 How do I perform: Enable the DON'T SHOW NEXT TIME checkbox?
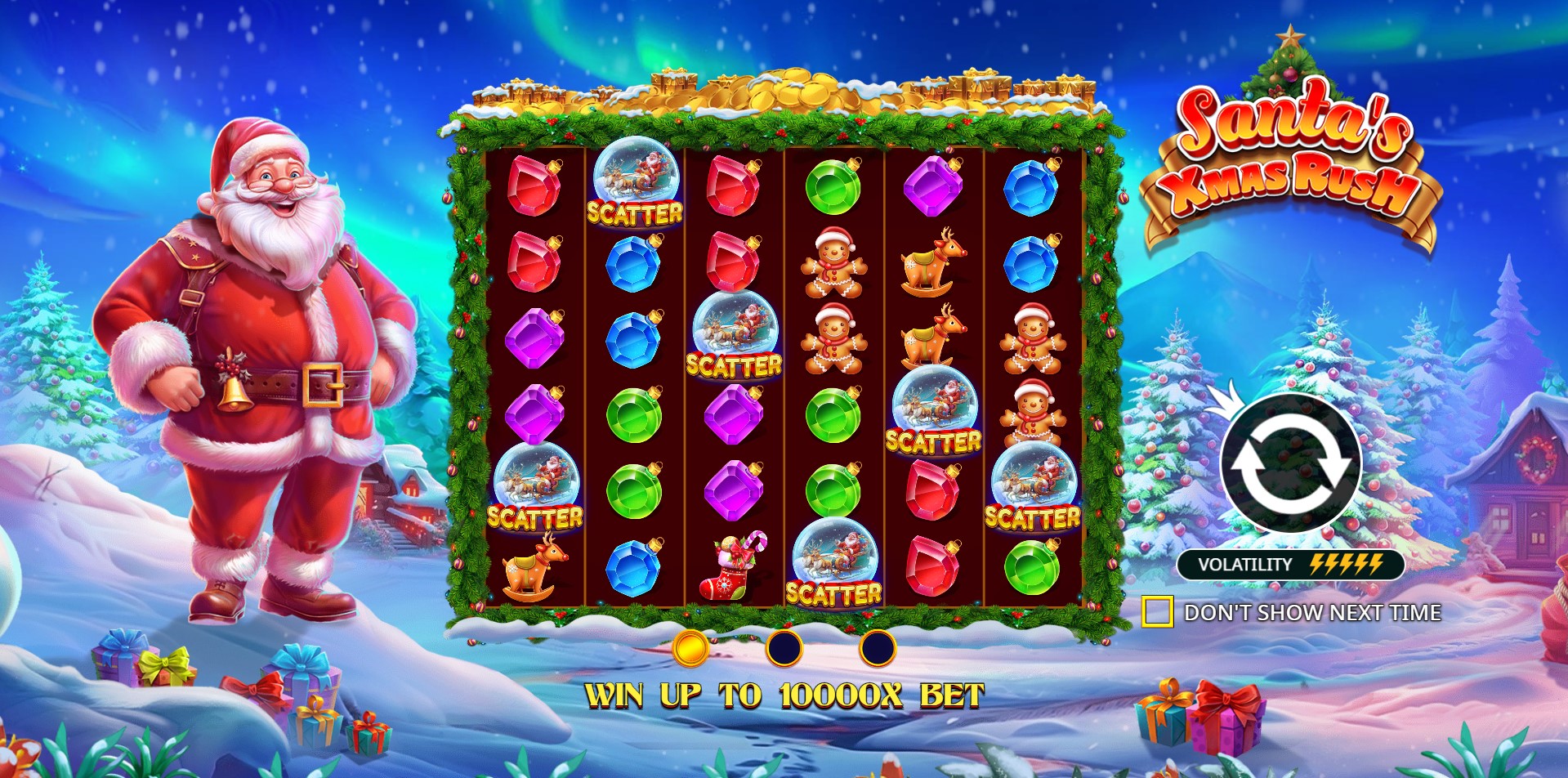coord(1159,610)
